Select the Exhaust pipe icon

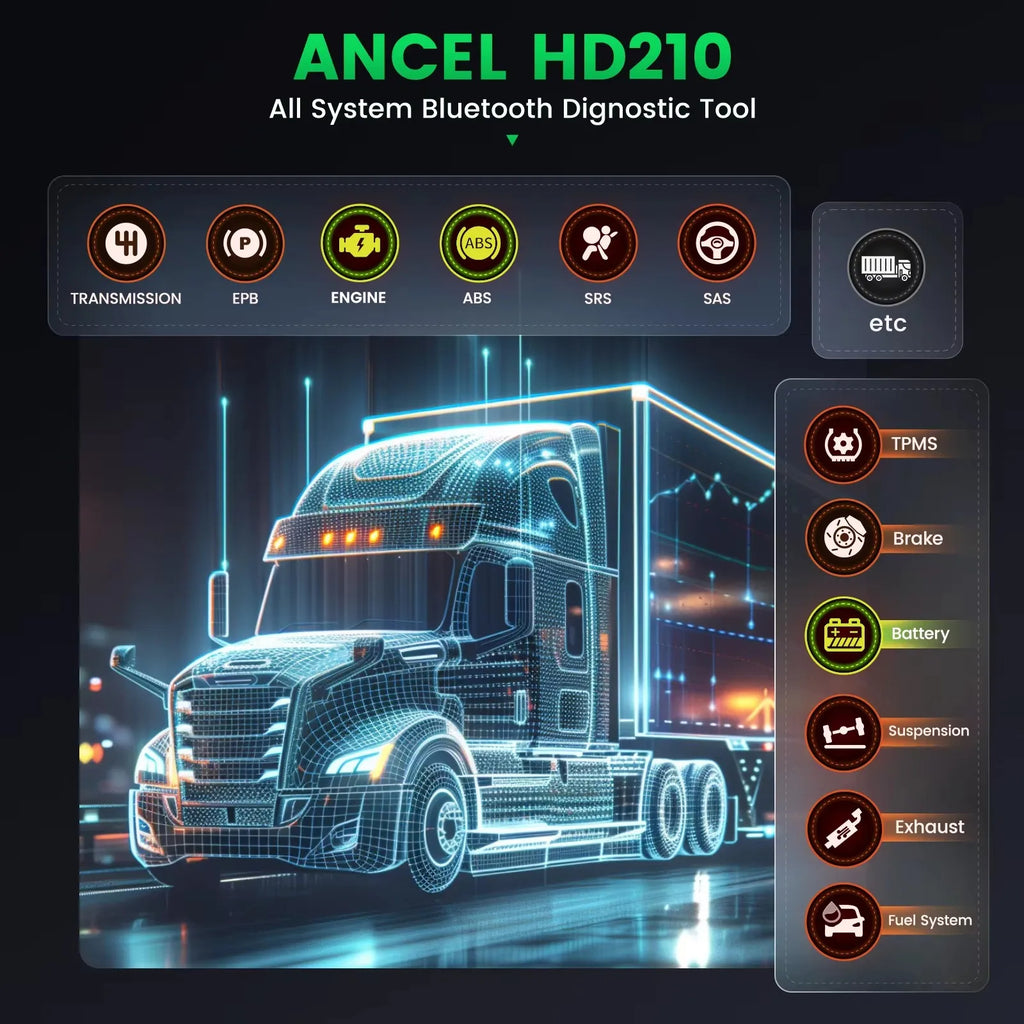(x=843, y=828)
